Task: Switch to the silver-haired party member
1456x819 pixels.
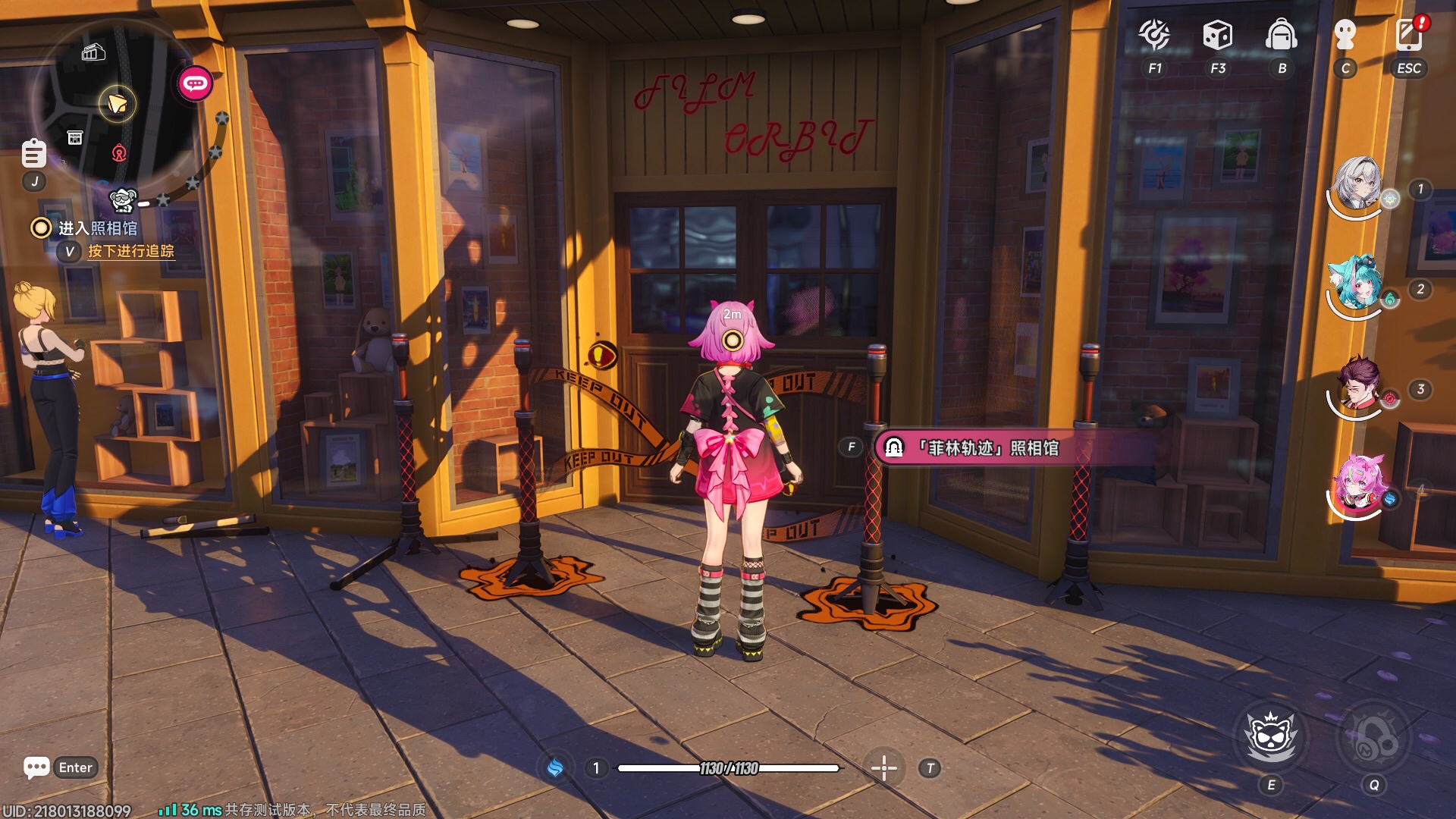Action: [x=1357, y=184]
